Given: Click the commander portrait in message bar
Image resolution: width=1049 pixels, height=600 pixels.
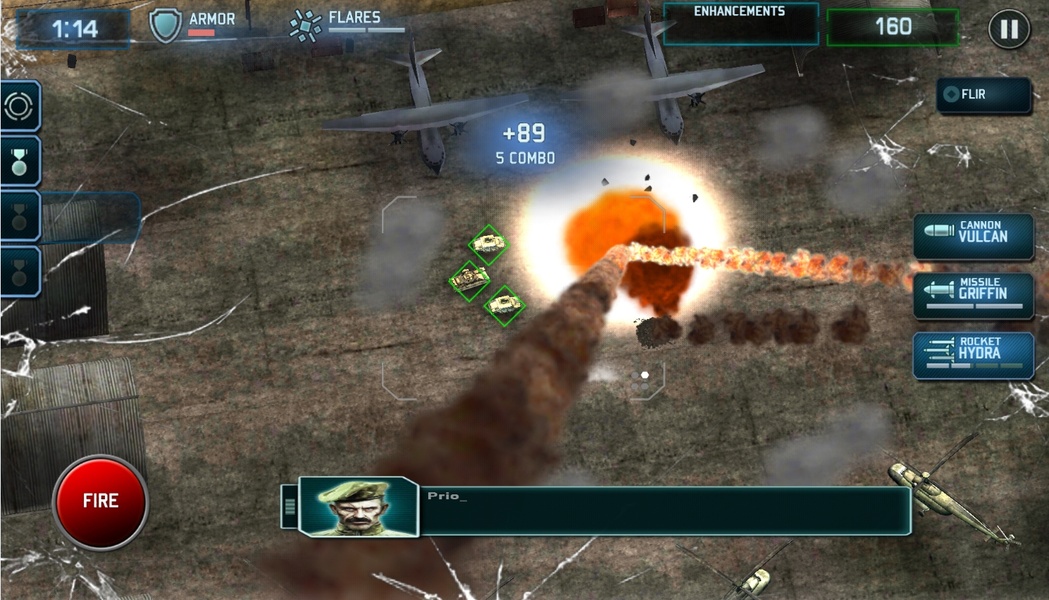Looking at the screenshot, I should pos(357,507).
